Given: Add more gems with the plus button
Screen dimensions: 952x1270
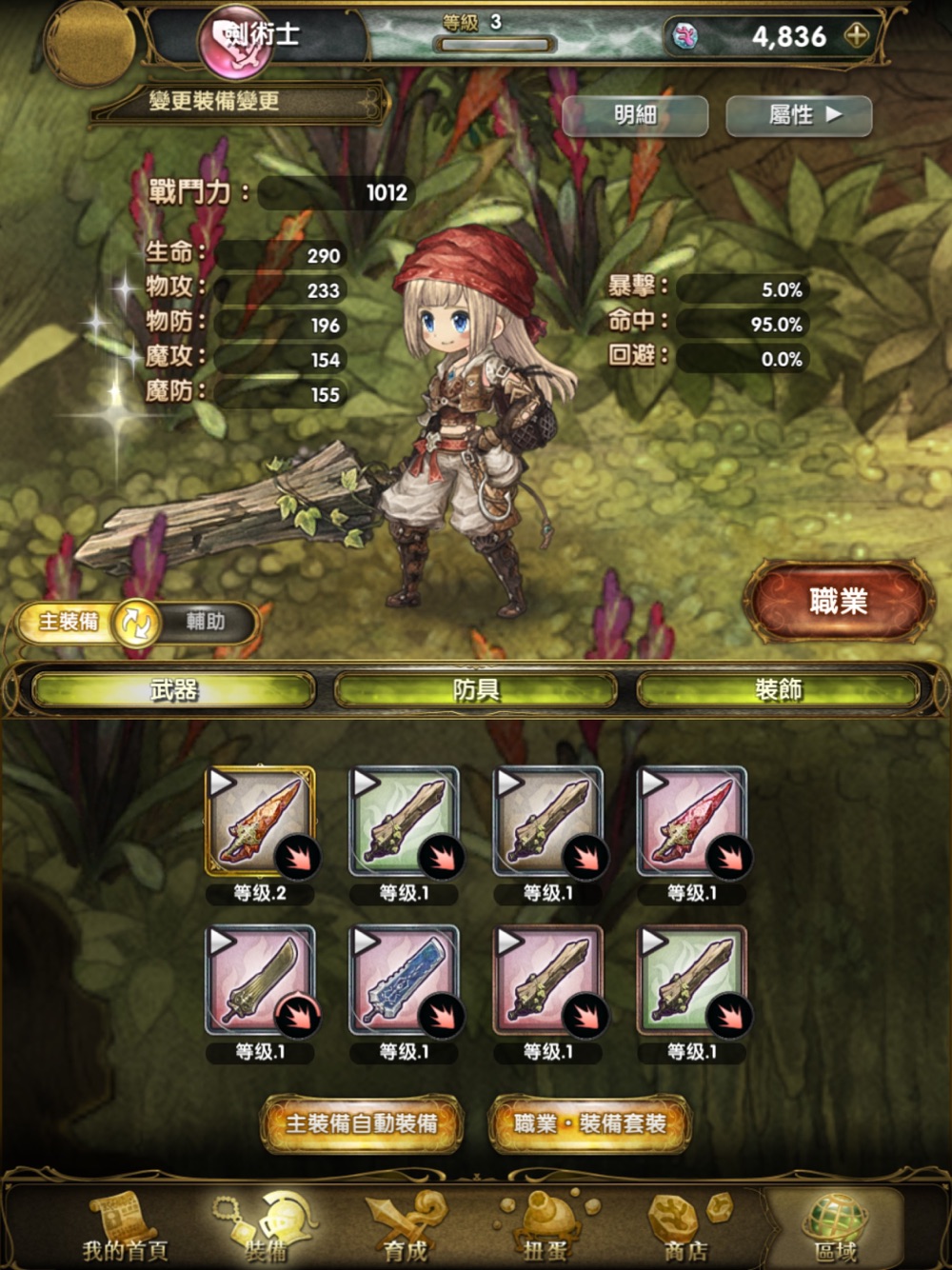Looking at the screenshot, I should point(857,36).
